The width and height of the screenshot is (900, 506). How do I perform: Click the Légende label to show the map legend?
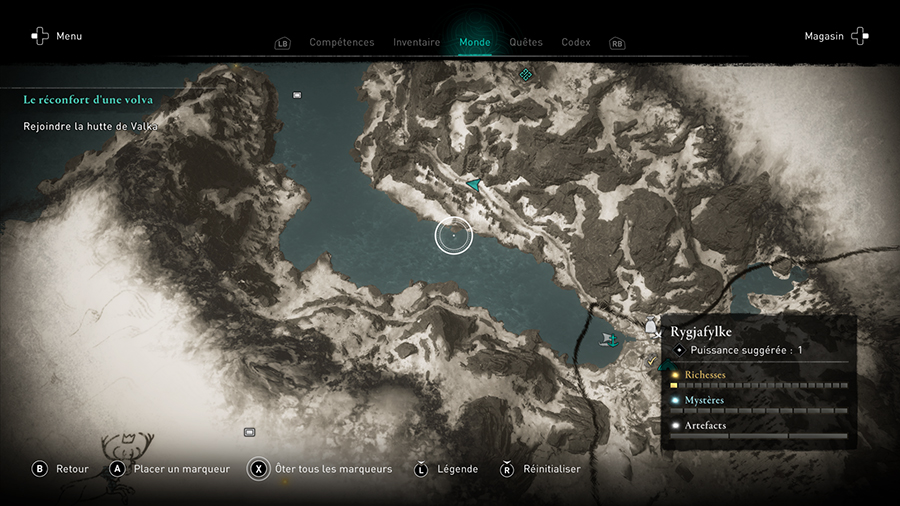coord(457,469)
